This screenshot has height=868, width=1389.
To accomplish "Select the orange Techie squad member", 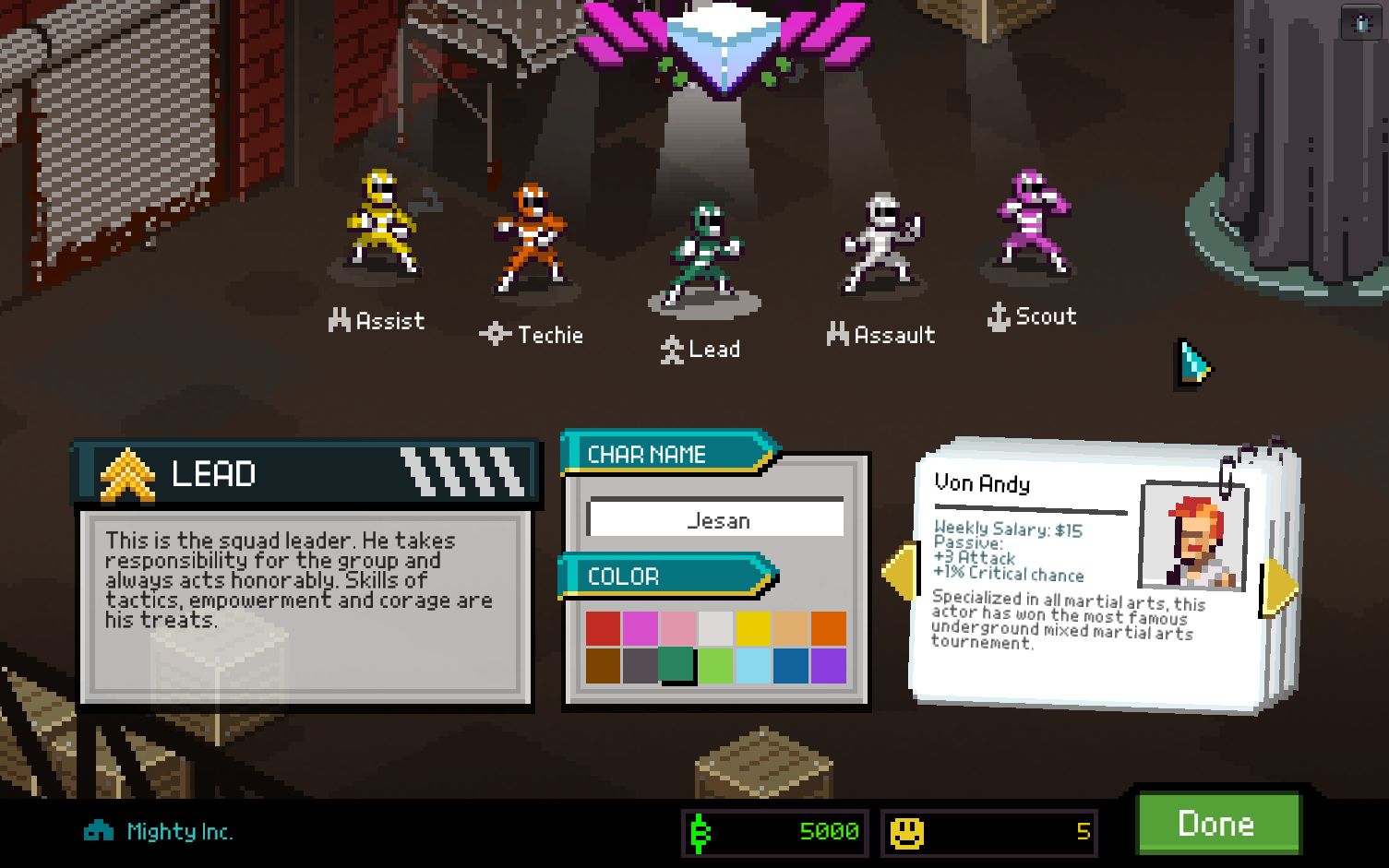I will (530, 238).
